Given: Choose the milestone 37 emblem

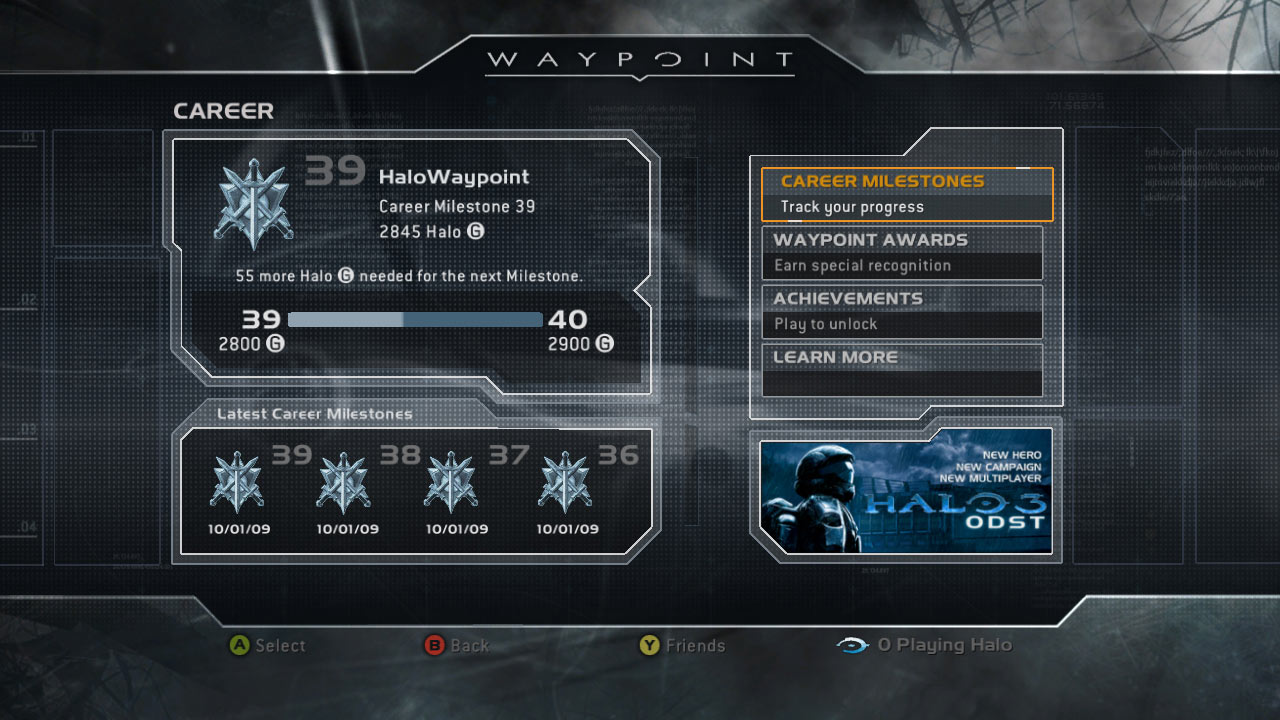Looking at the screenshot, I should tap(452, 483).
